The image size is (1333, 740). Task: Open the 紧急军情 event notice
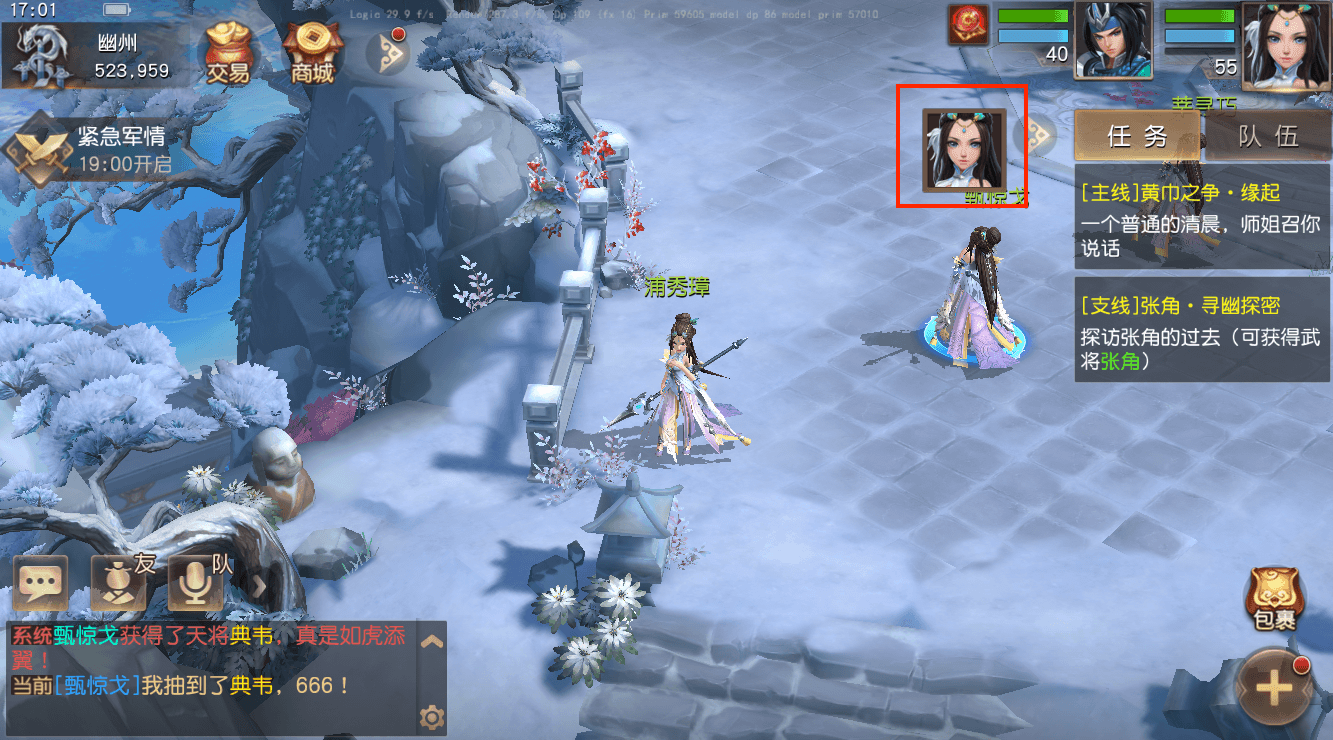click(90, 148)
